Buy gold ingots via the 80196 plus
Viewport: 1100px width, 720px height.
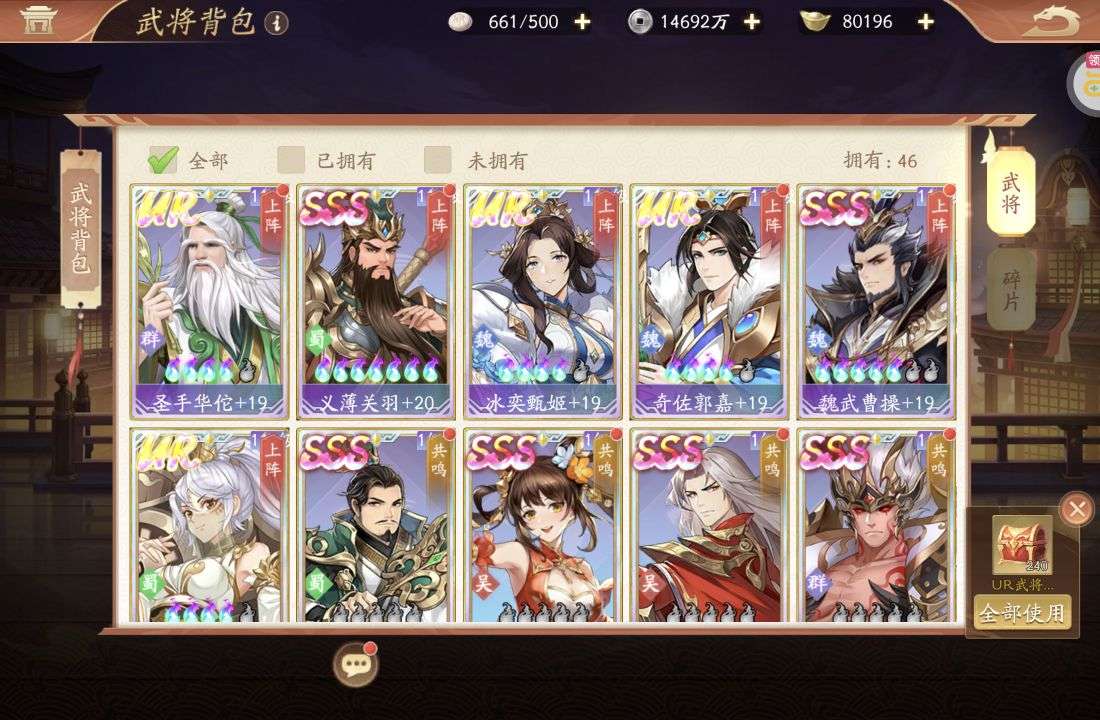[926, 22]
